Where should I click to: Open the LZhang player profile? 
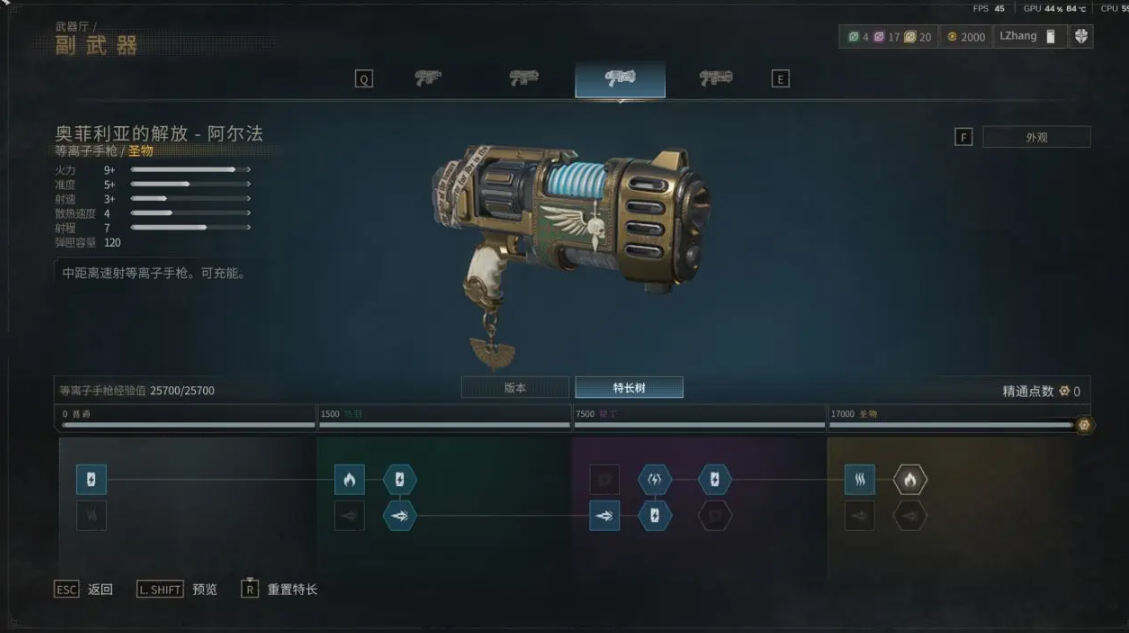click(1027, 37)
